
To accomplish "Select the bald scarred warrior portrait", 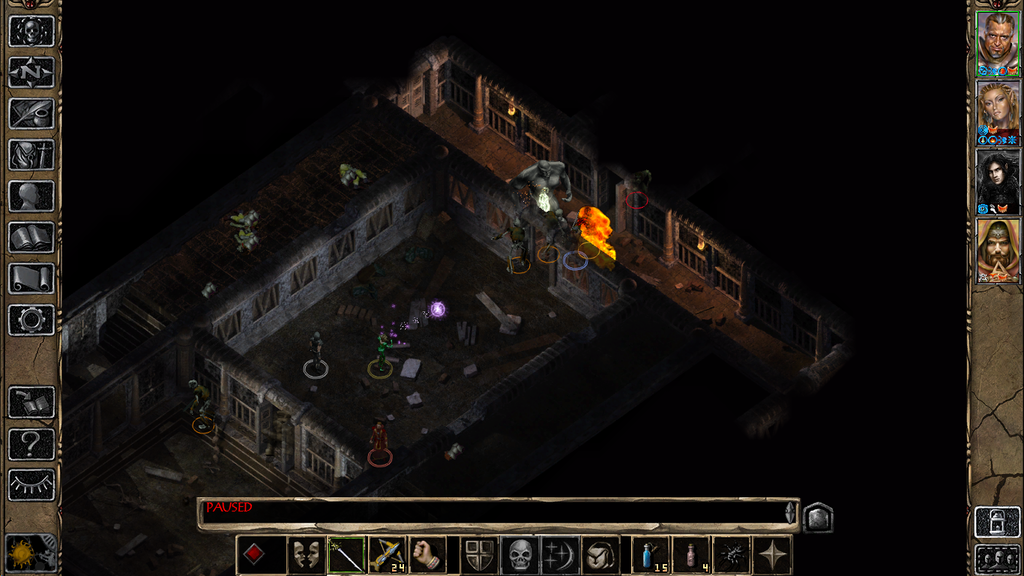I will [x=998, y=43].
